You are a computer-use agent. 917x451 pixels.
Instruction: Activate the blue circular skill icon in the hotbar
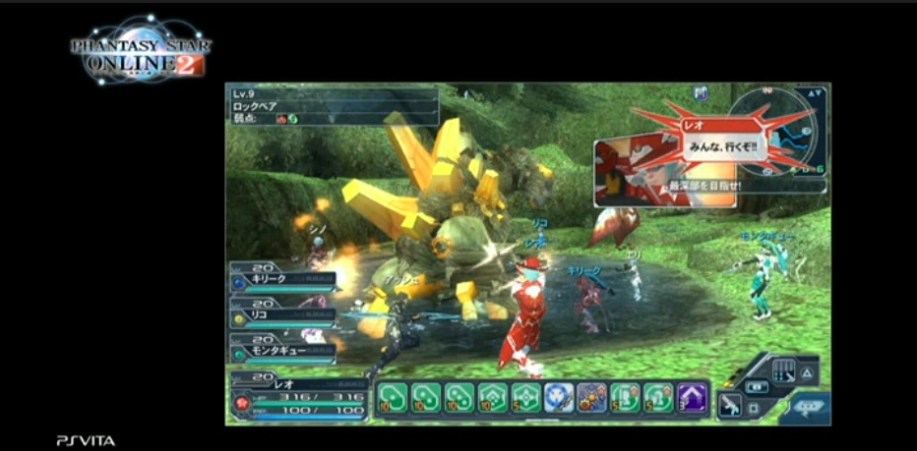[559, 397]
